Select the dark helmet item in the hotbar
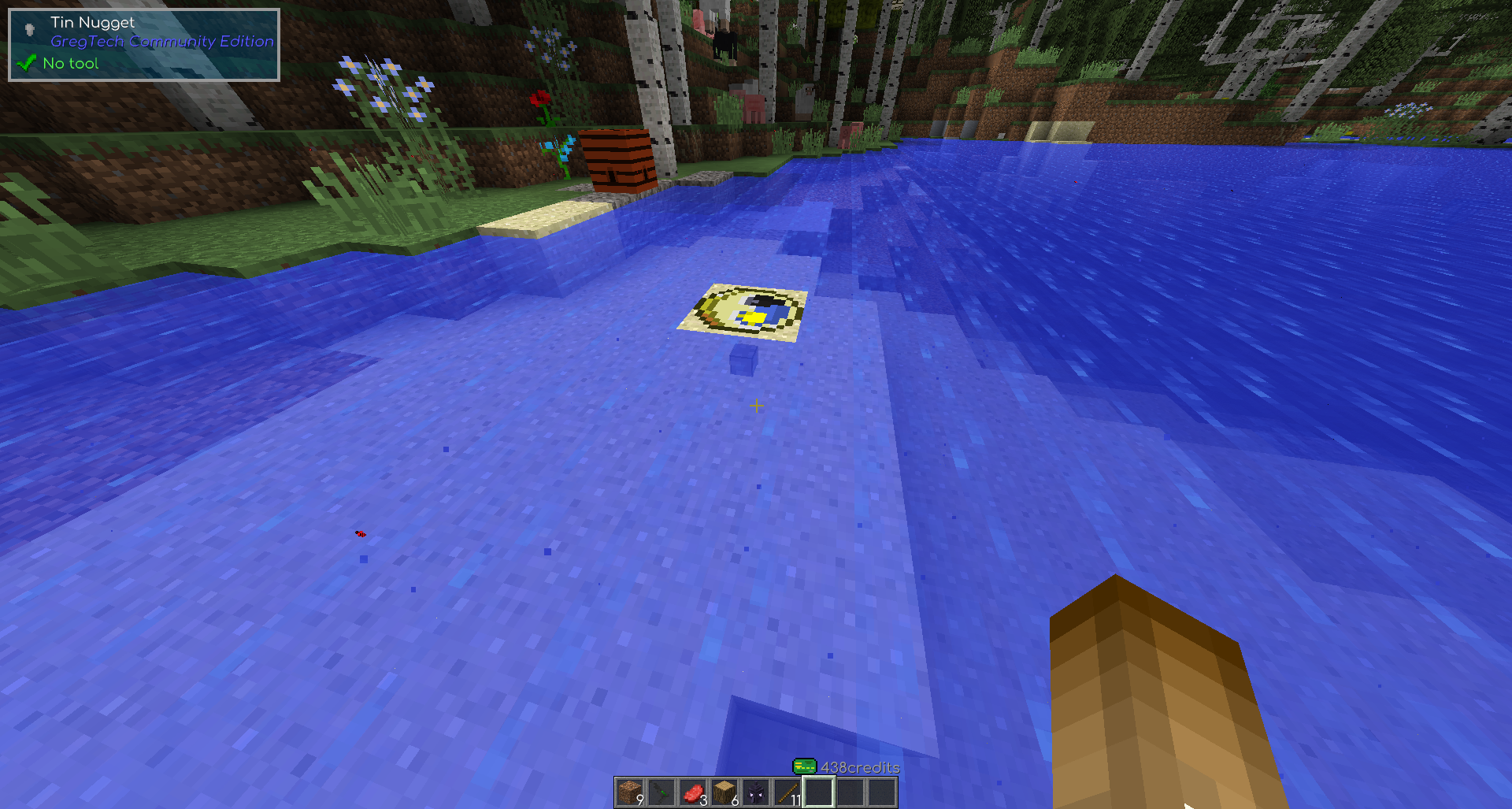This screenshot has width=1512, height=809. pyautogui.click(x=755, y=792)
